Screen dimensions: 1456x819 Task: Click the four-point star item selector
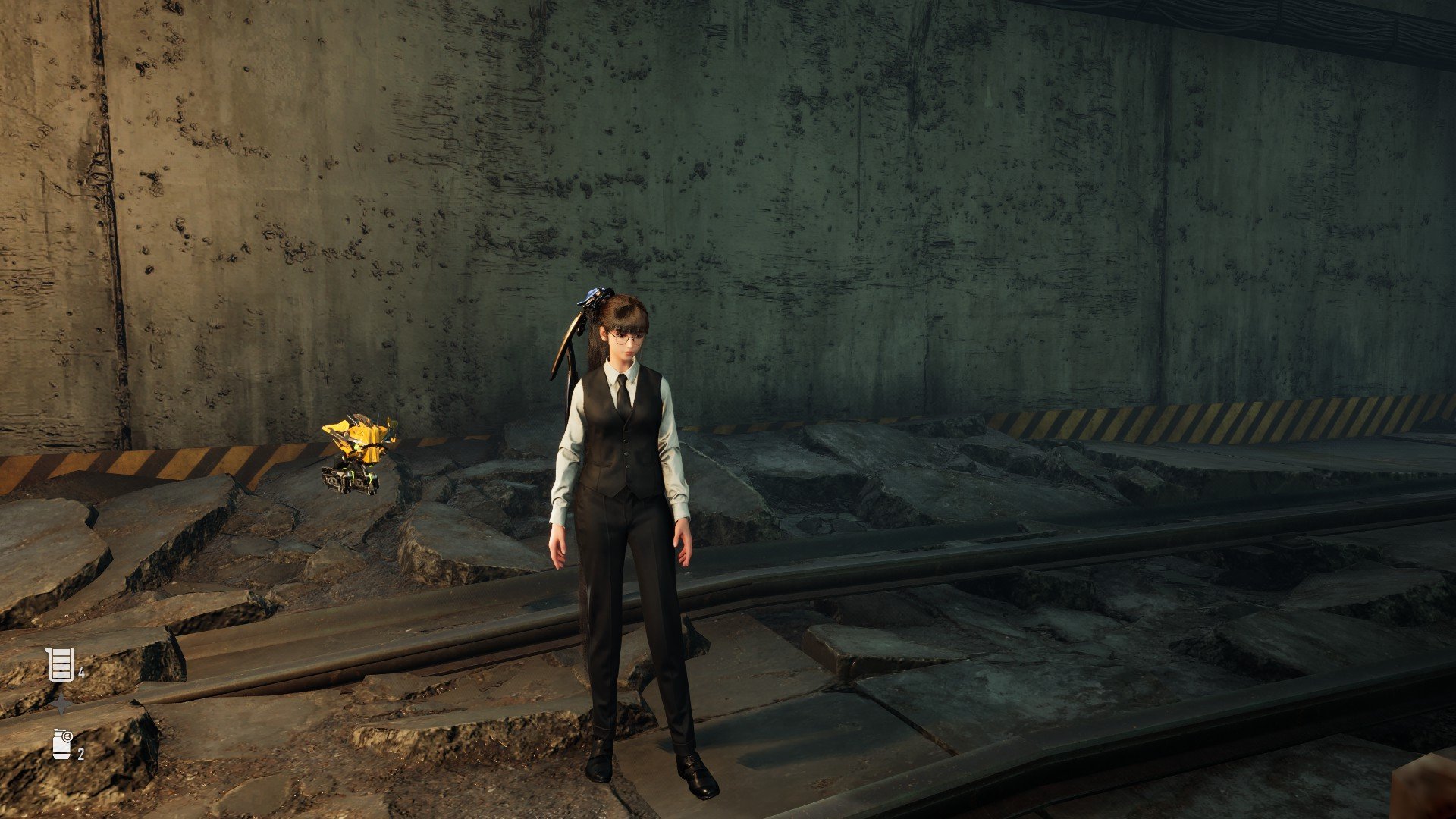tap(61, 705)
